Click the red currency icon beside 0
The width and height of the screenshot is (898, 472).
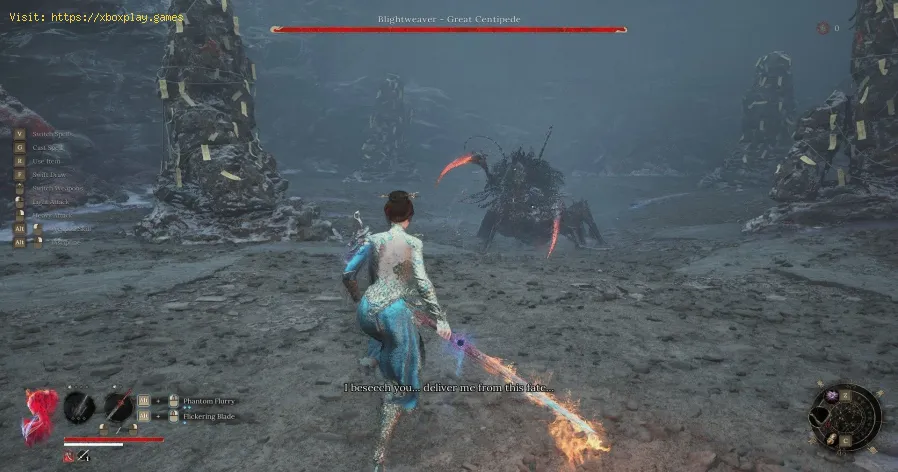tap(822, 28)
